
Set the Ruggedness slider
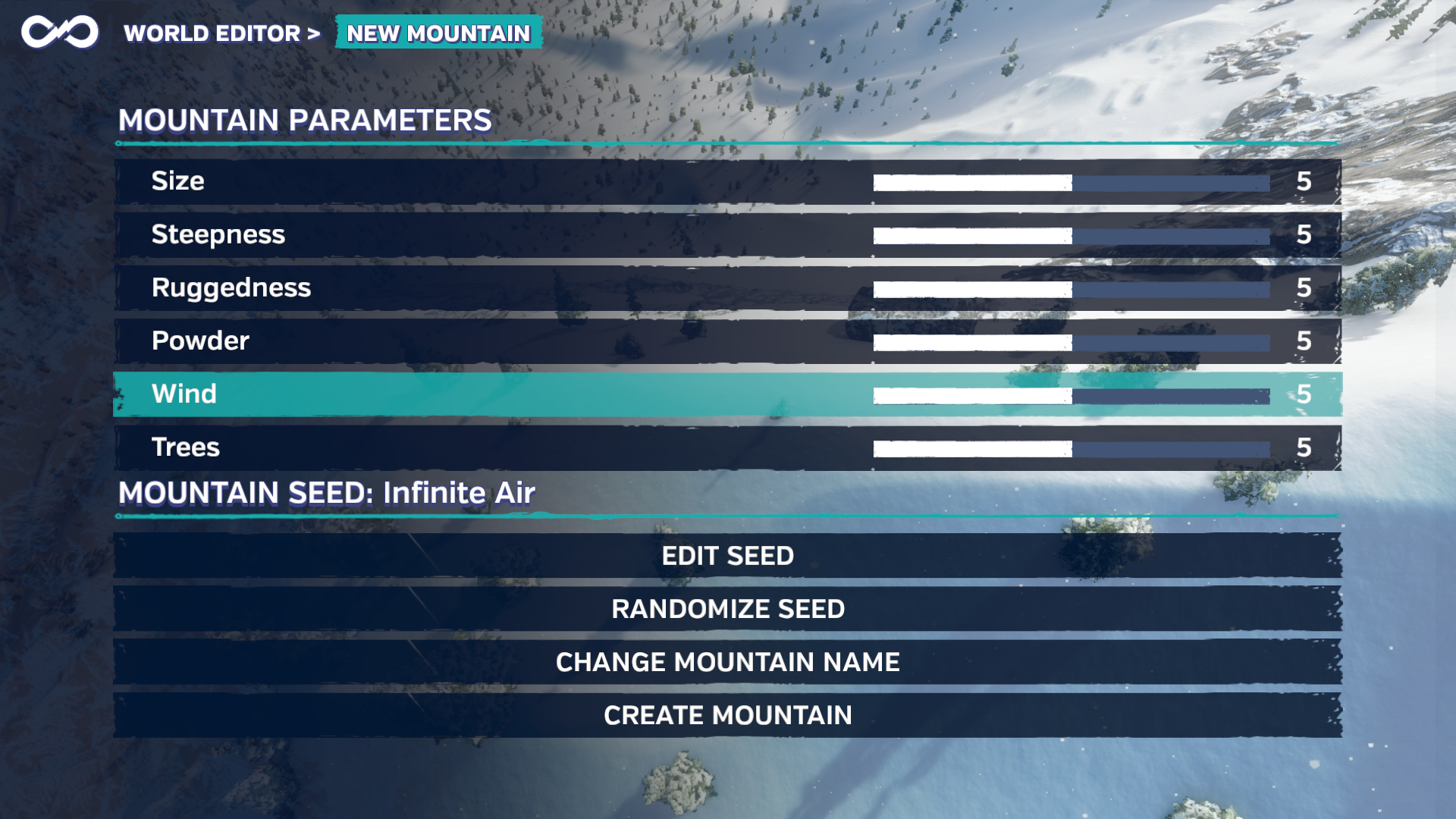pos(1071,289)
